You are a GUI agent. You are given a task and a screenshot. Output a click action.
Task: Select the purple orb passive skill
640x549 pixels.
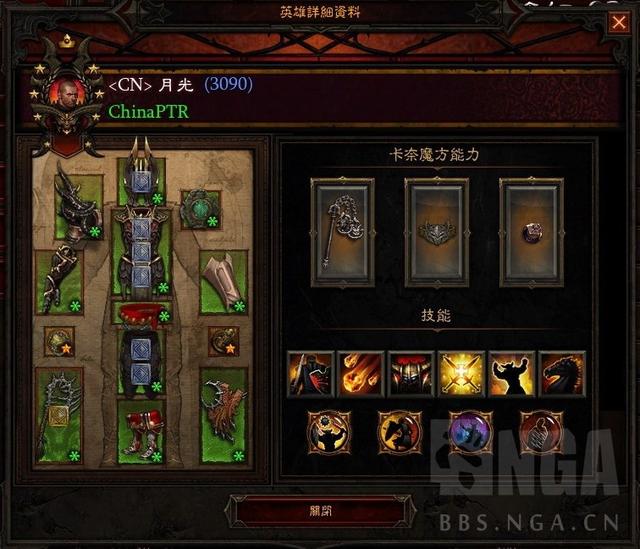(470, 431)
